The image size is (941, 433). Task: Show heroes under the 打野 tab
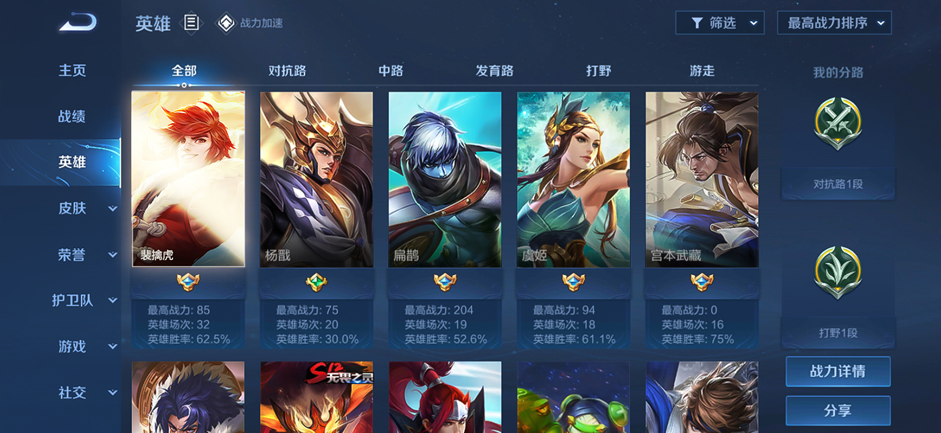(598, 71)
